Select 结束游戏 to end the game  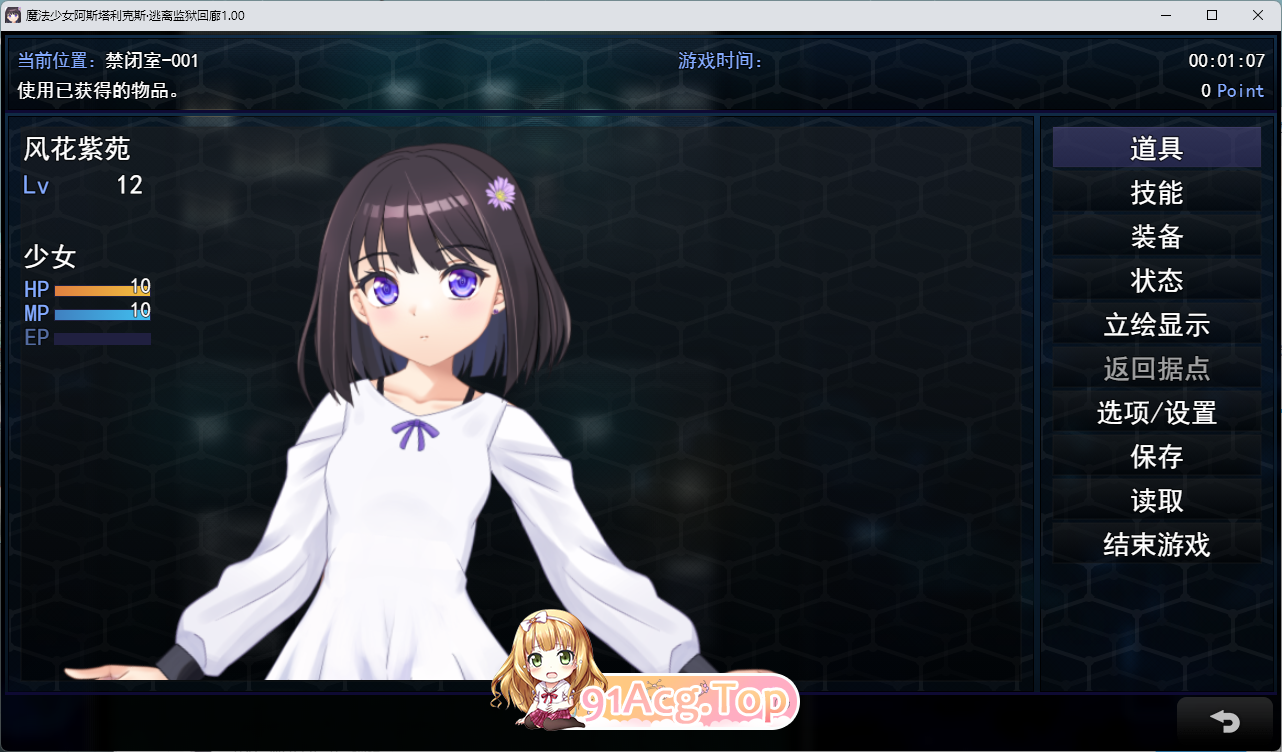pyautogui.click(x=1156, y=544)
